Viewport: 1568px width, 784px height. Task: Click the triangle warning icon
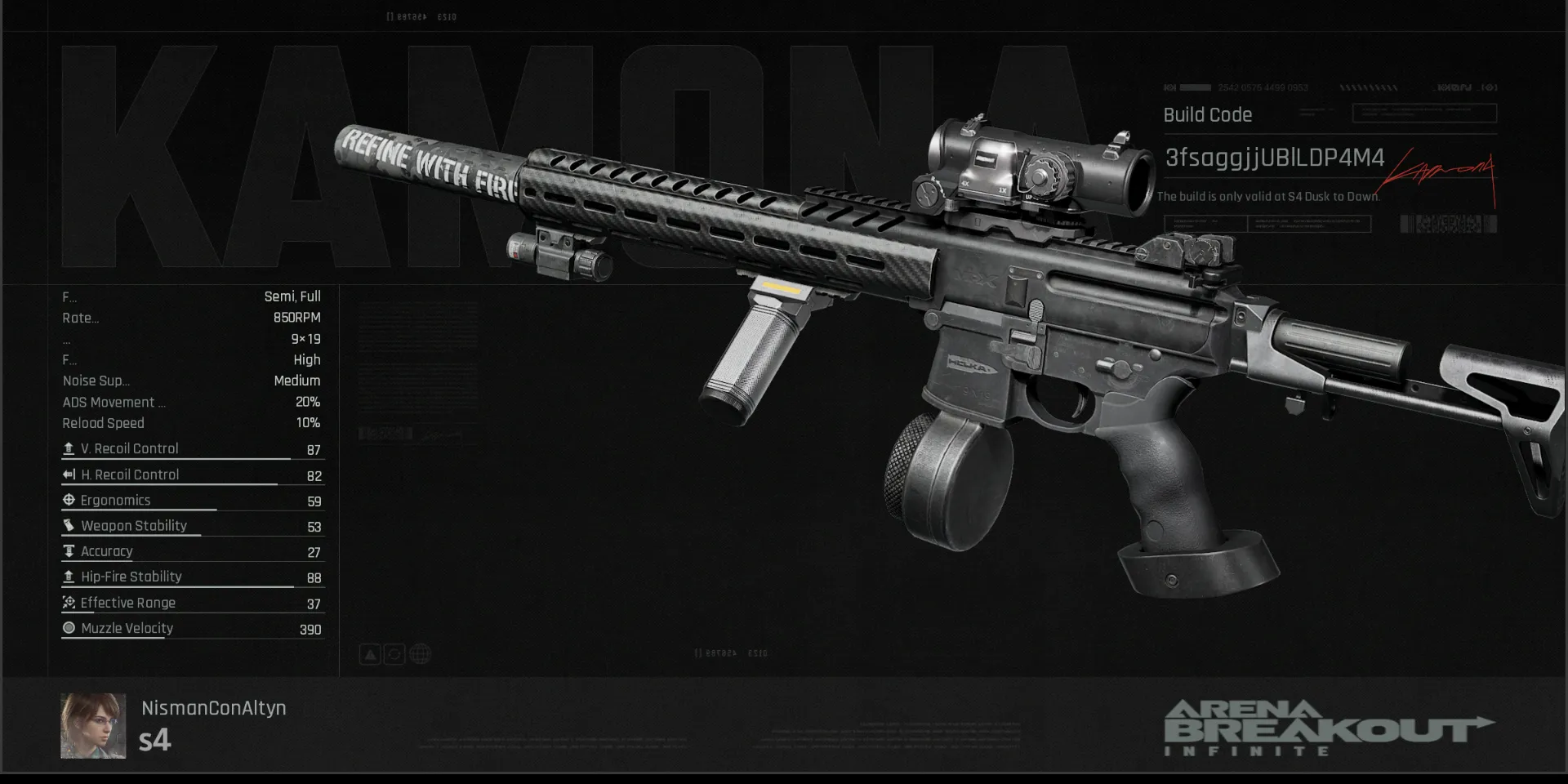tap(370, 654)
